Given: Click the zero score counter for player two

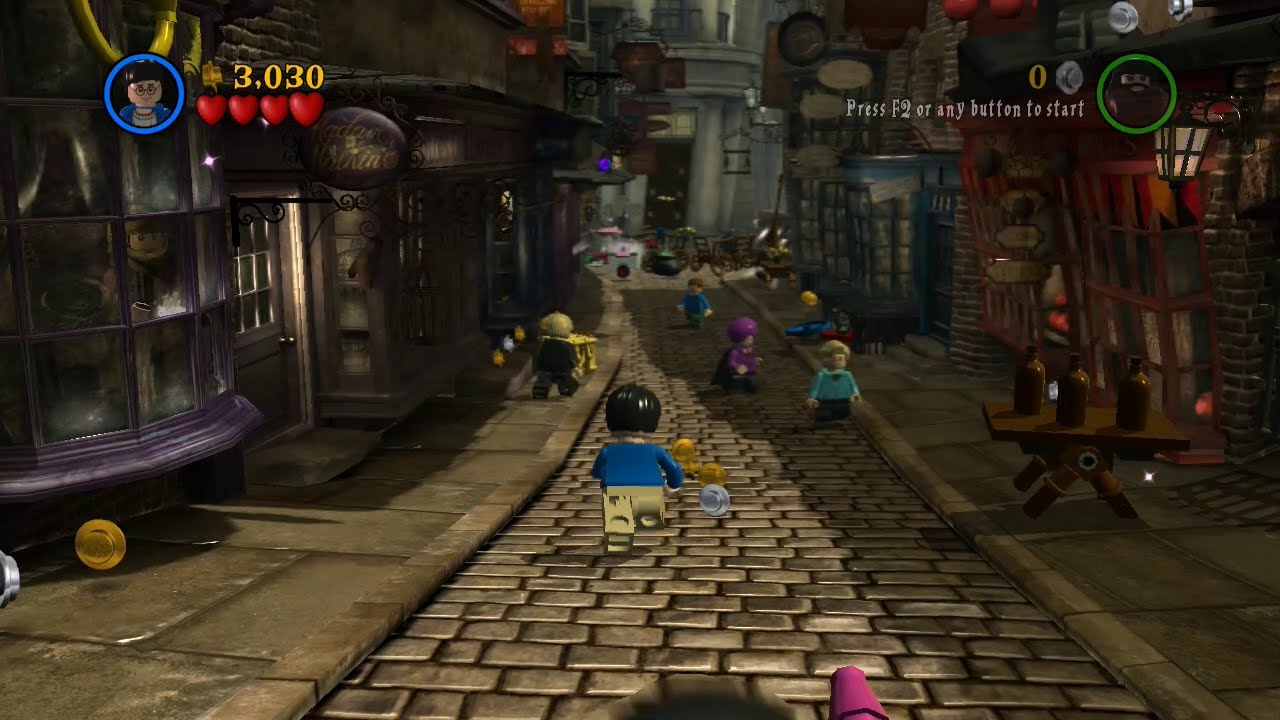Looking at the screenshot, I should click(1036, 75).
